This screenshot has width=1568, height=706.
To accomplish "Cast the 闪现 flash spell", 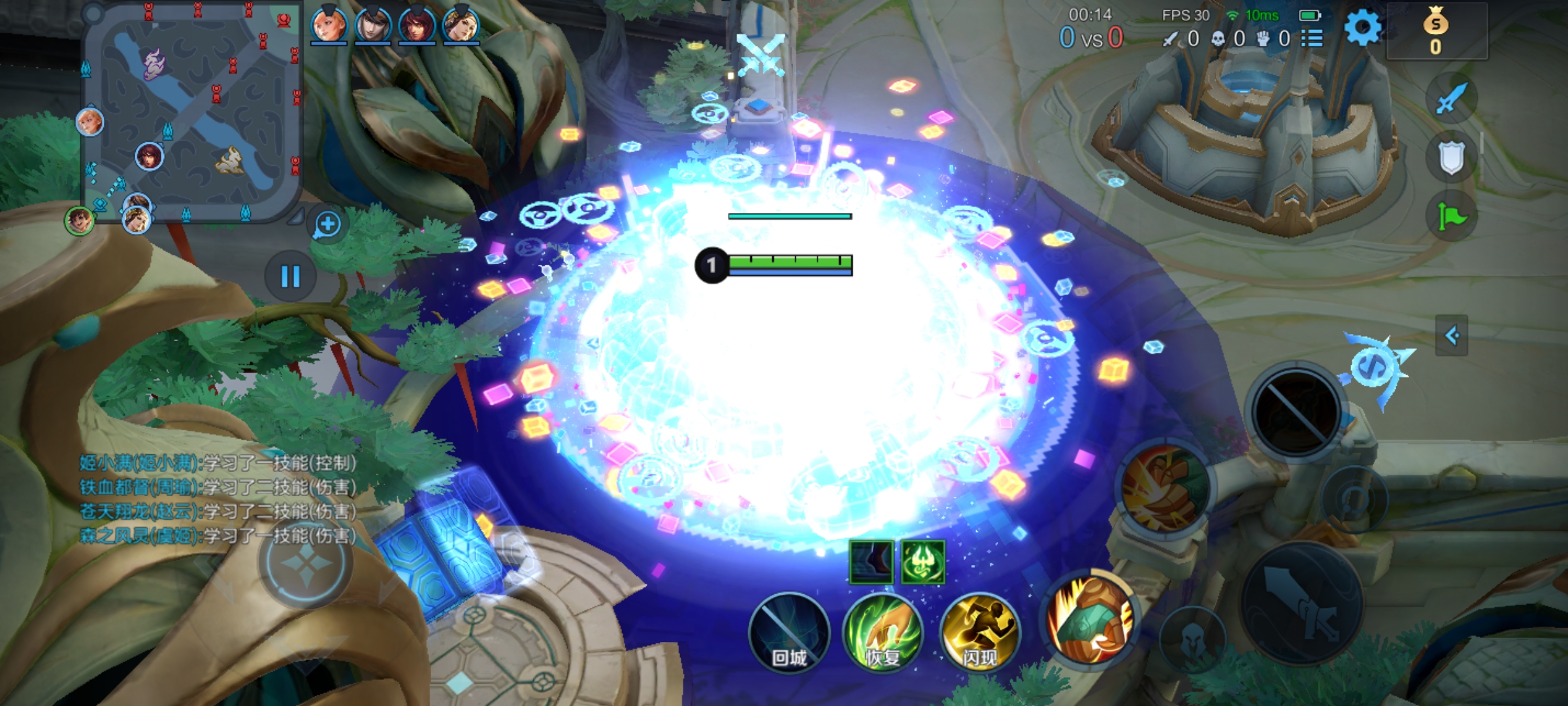I will [979, 633].
